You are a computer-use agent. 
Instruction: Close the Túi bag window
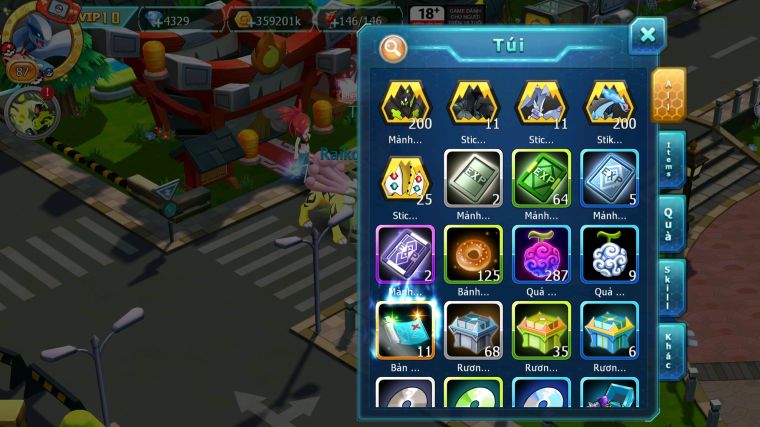(647, 36)
